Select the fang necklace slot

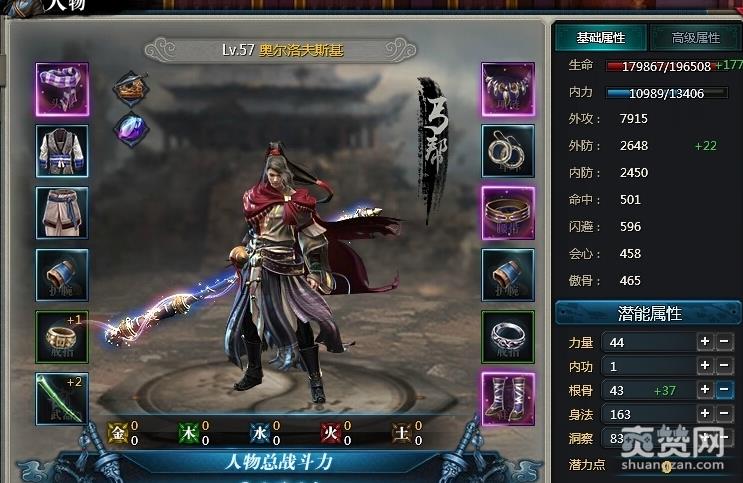click(x=508, y=89)
